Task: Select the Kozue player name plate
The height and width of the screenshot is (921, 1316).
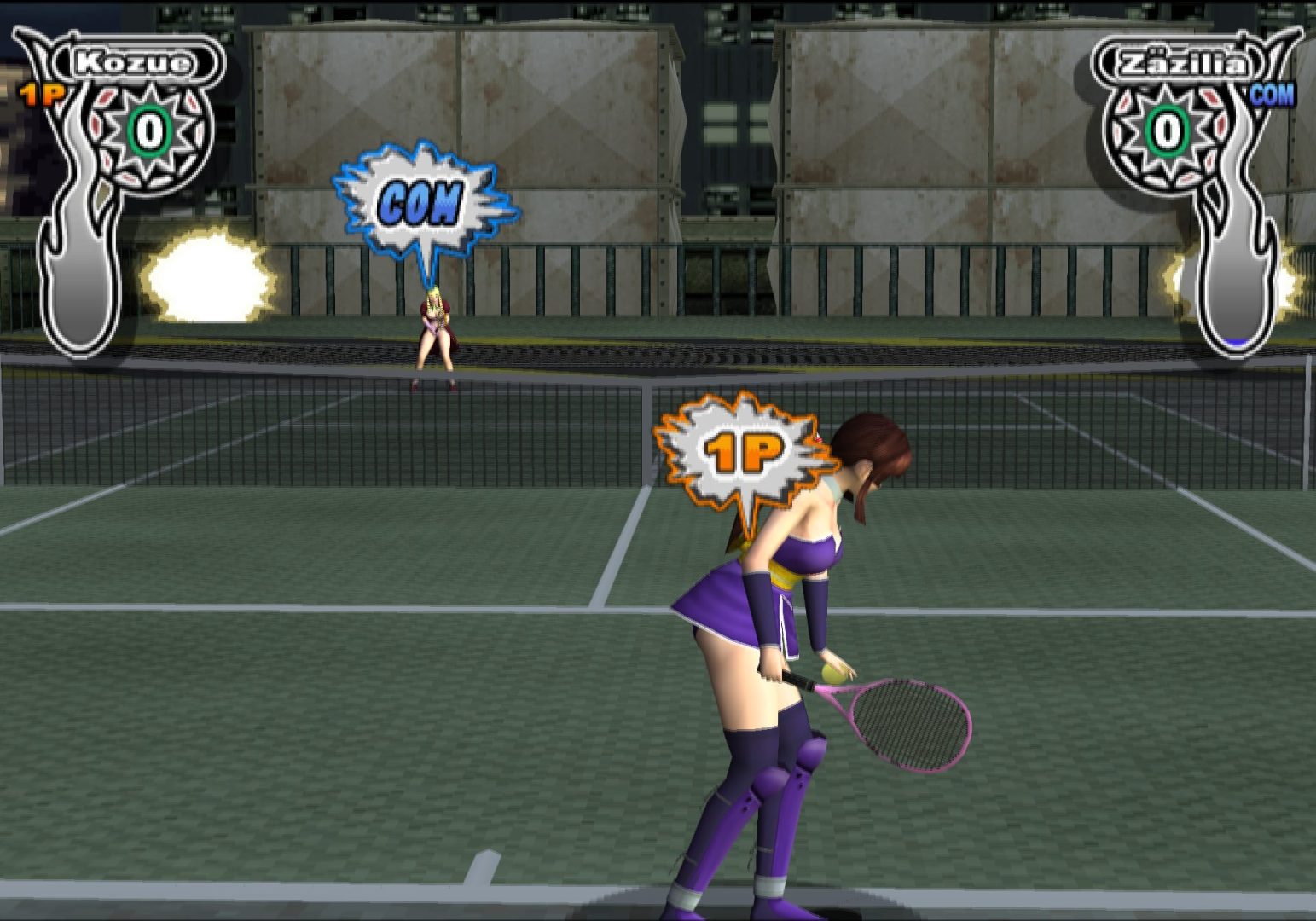Action: 134,62
